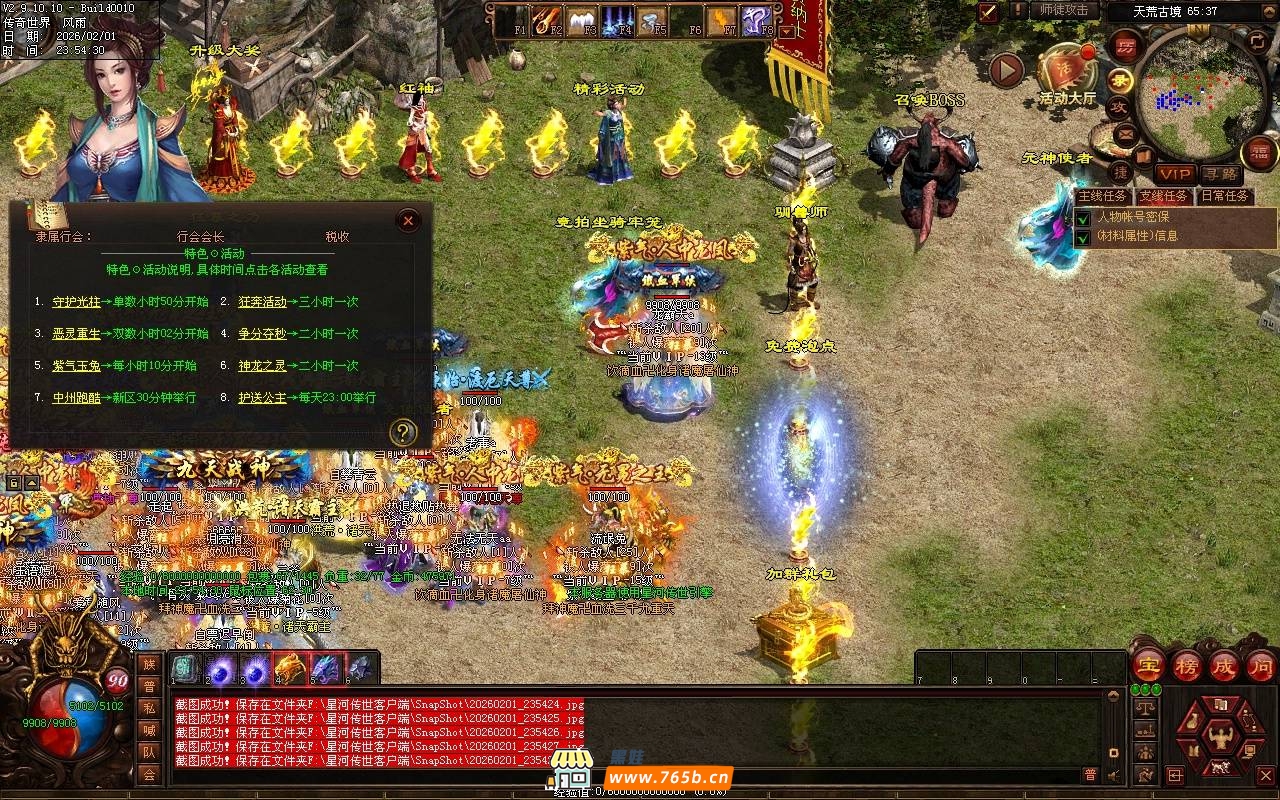Switch to the 主线任务 tab
The height and width of the screenshot is (800, 1280).
pyautogui.click(x=1103, y=196)
